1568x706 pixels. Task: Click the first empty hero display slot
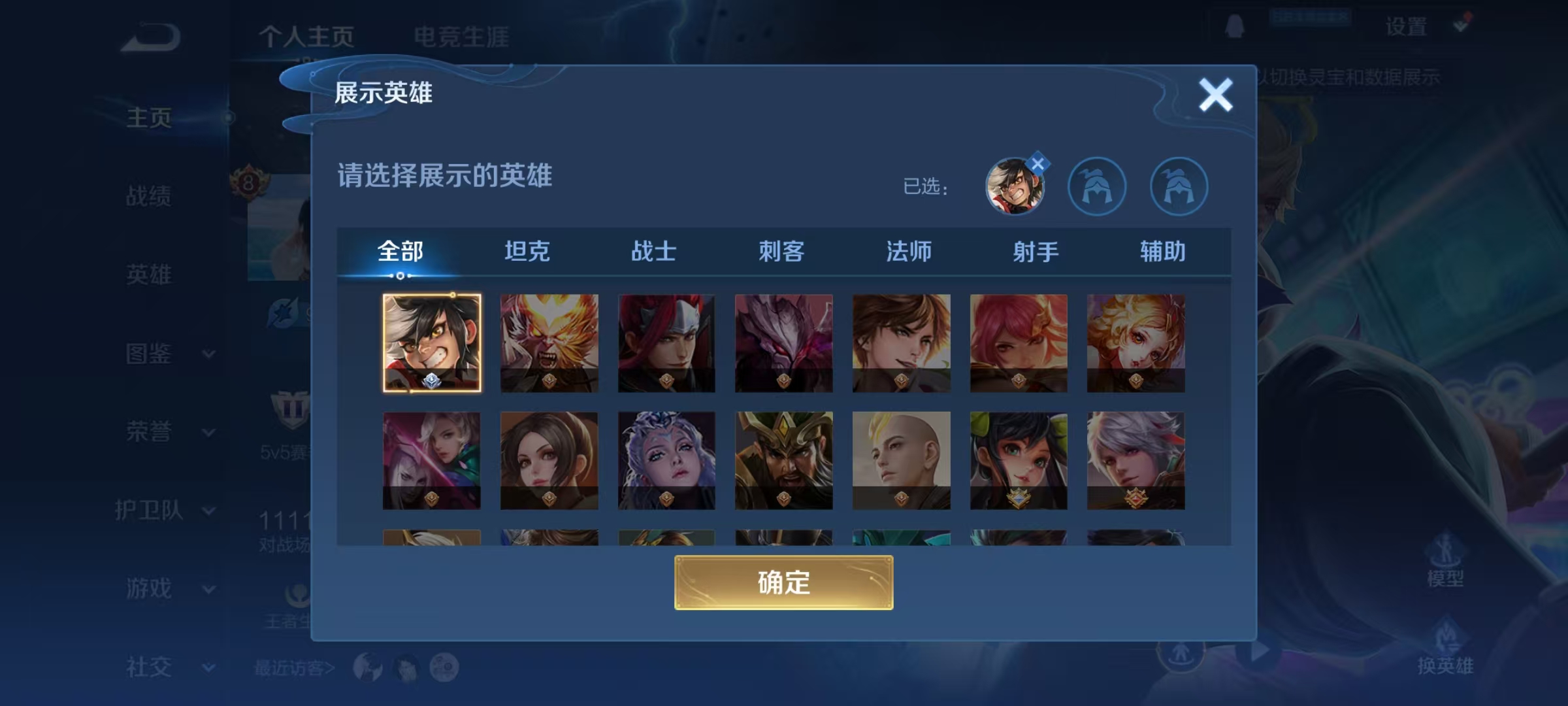pyautogui.click(x=1097, y=186)
